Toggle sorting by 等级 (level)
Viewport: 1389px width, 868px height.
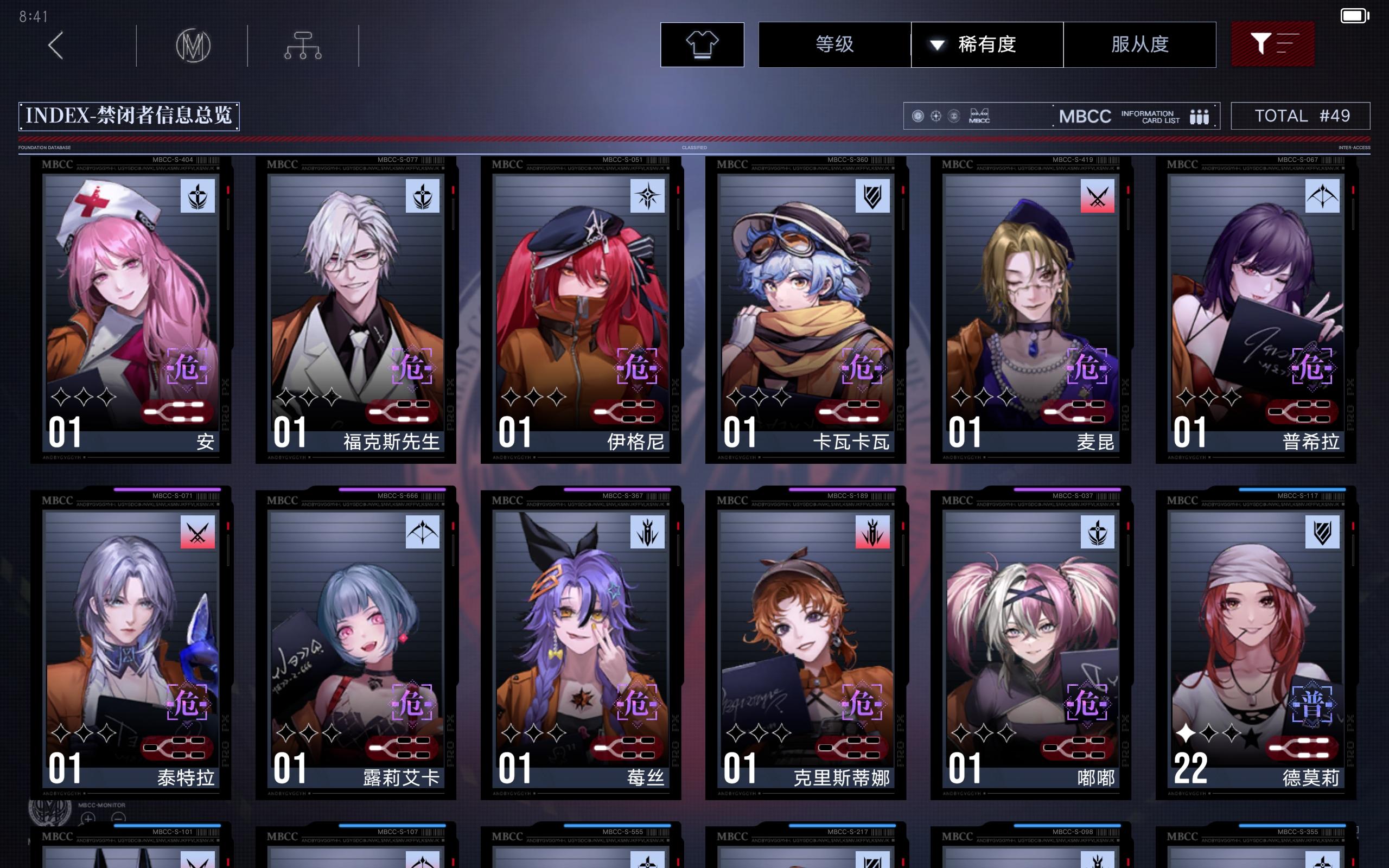coord(834,45)
